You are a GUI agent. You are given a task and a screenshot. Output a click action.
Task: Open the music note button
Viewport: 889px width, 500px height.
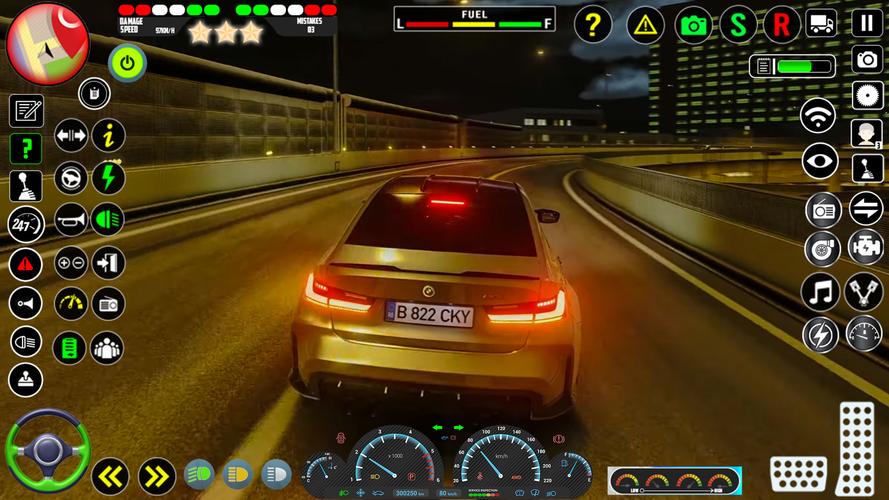(821, 292)
